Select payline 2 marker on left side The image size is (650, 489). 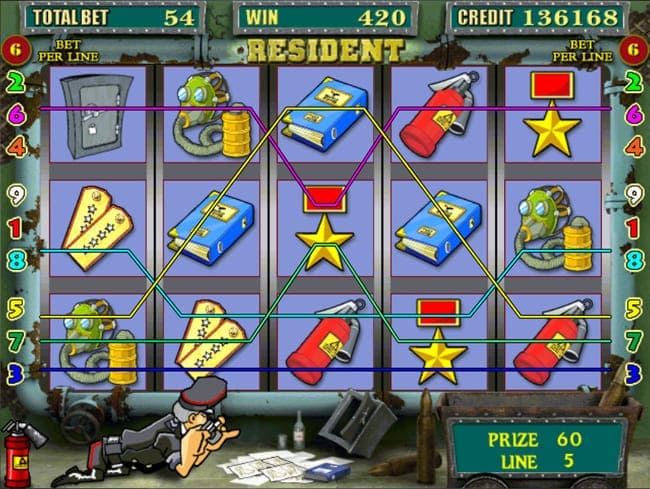pos(16,83)
